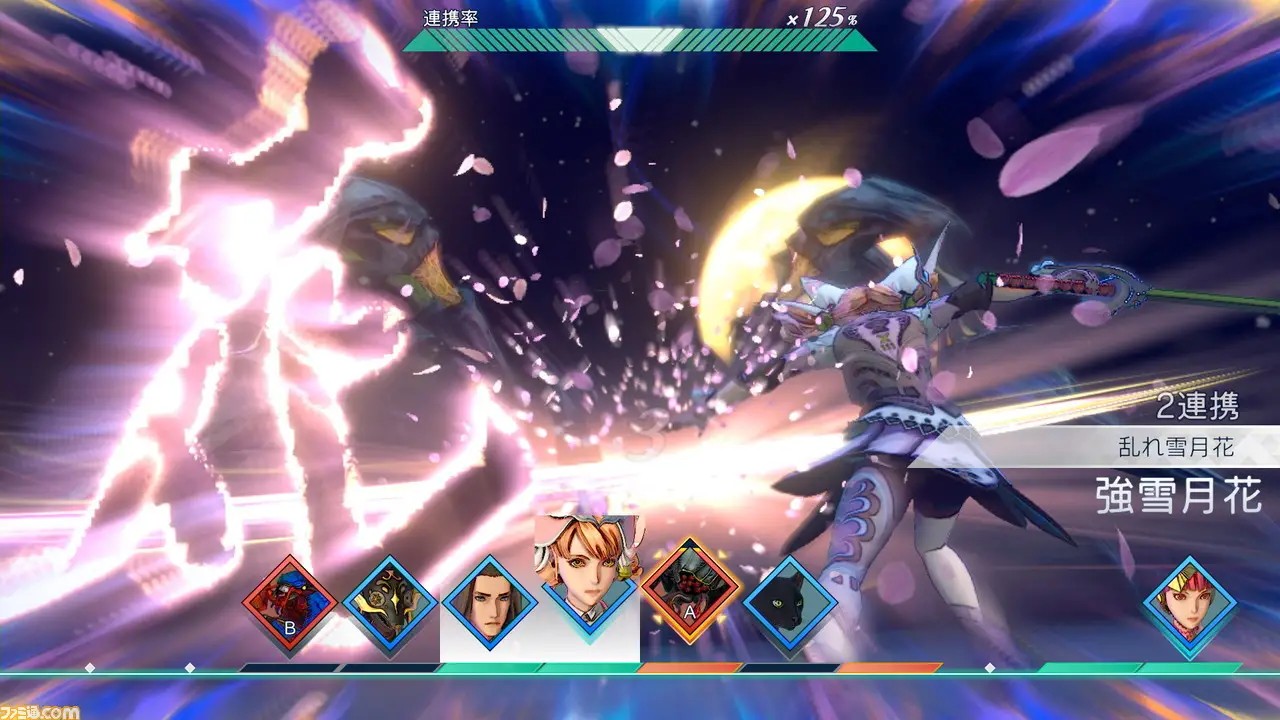Click the gold-masked ally timeline portrait
1280x720 pixels.
point(390,603)
